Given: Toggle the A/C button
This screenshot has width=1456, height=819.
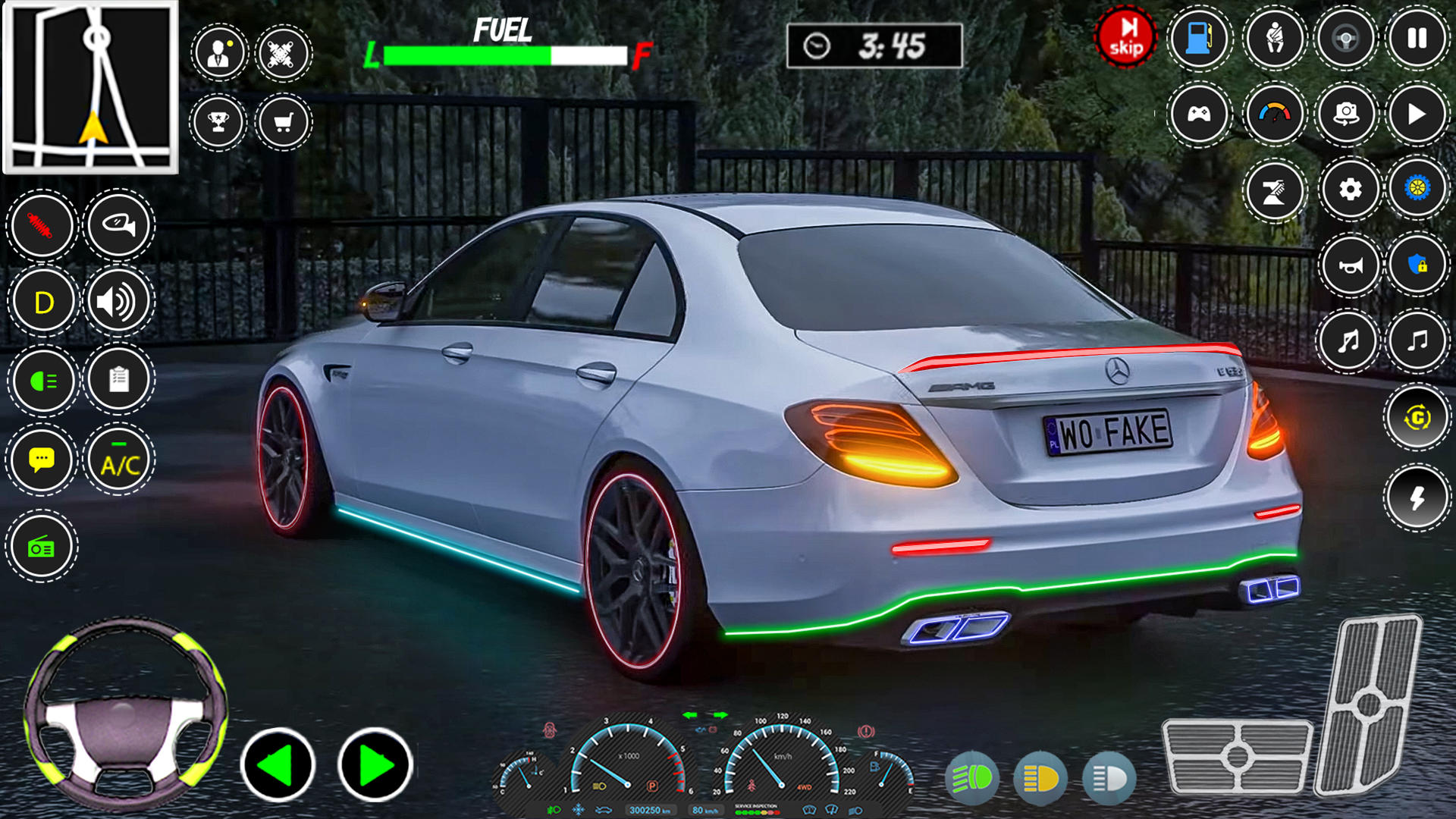Looking at the screenshot, I should [x=119, y=460].
